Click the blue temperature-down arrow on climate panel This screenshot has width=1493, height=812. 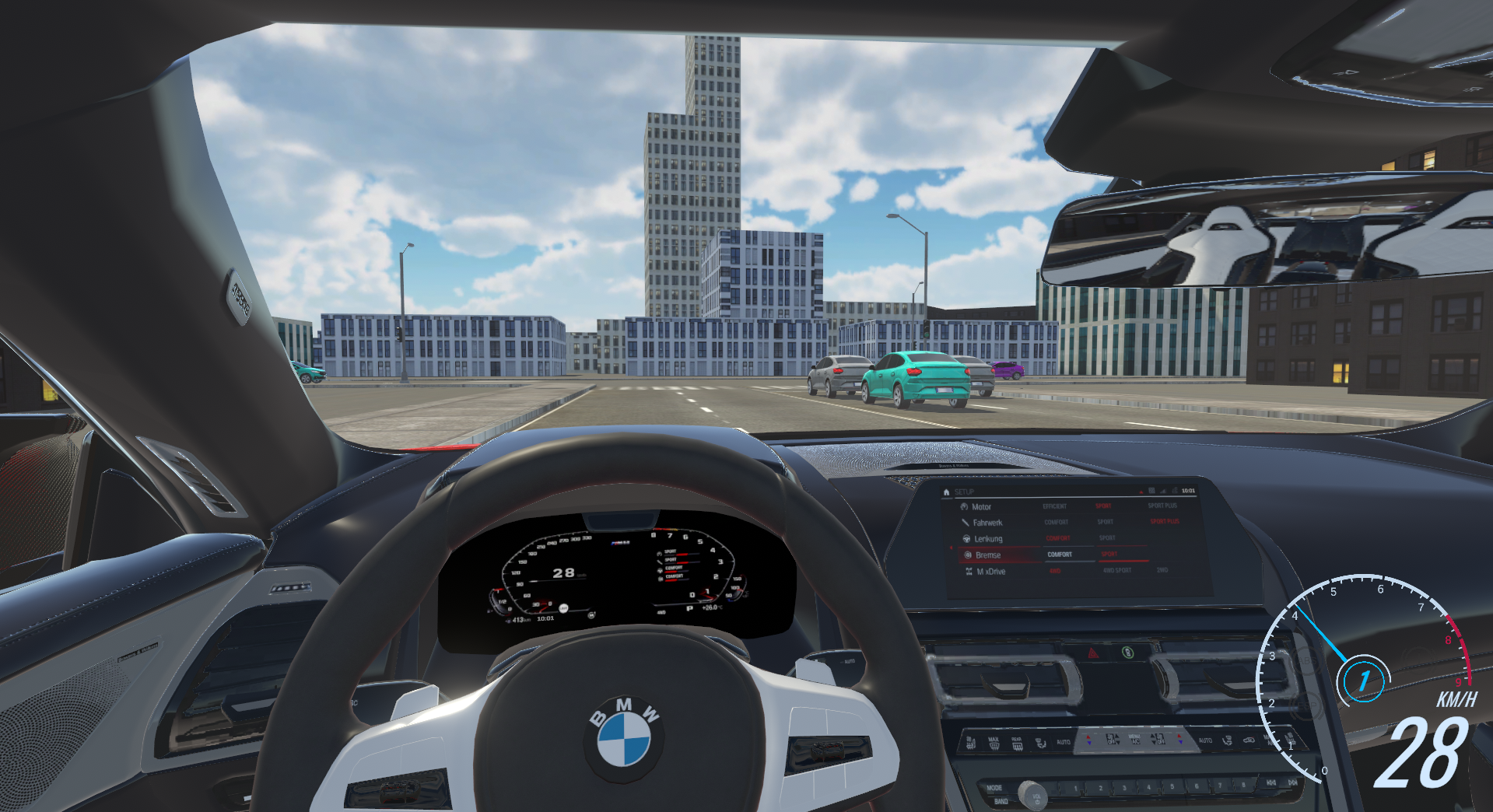(1089, 743)
